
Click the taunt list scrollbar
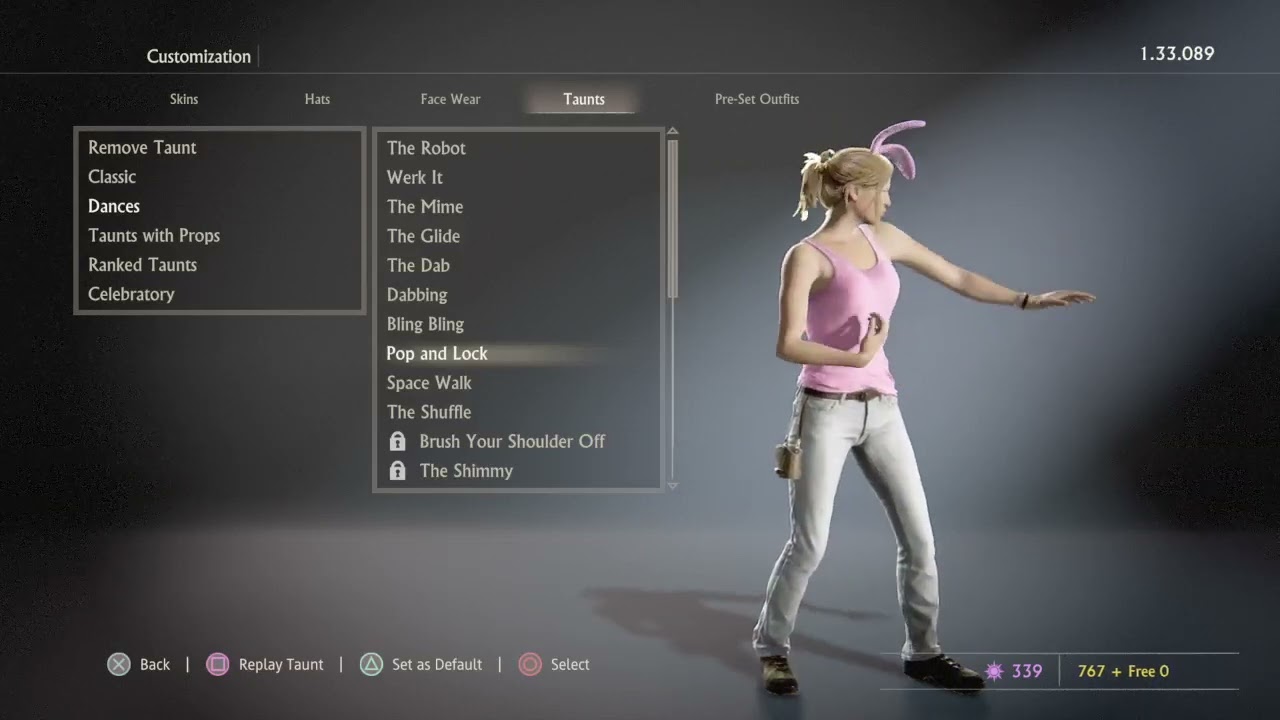[673, 218]
